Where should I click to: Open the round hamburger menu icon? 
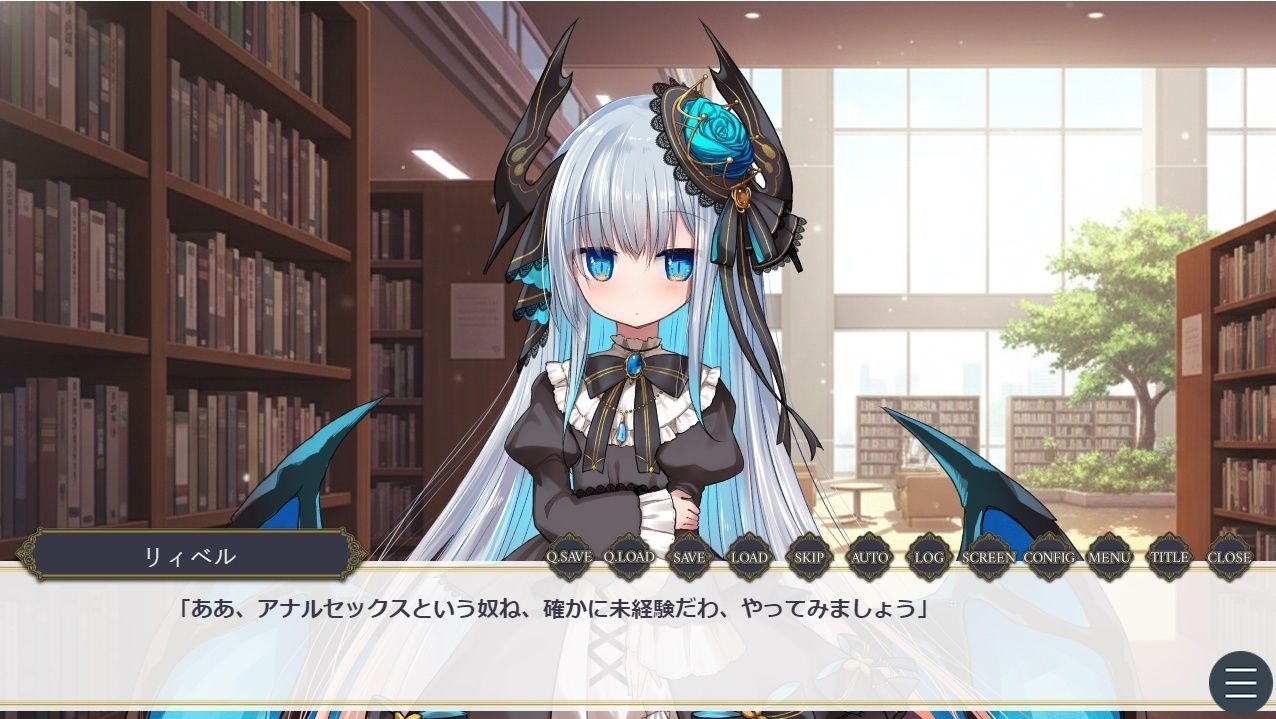tap(1240, 683)
